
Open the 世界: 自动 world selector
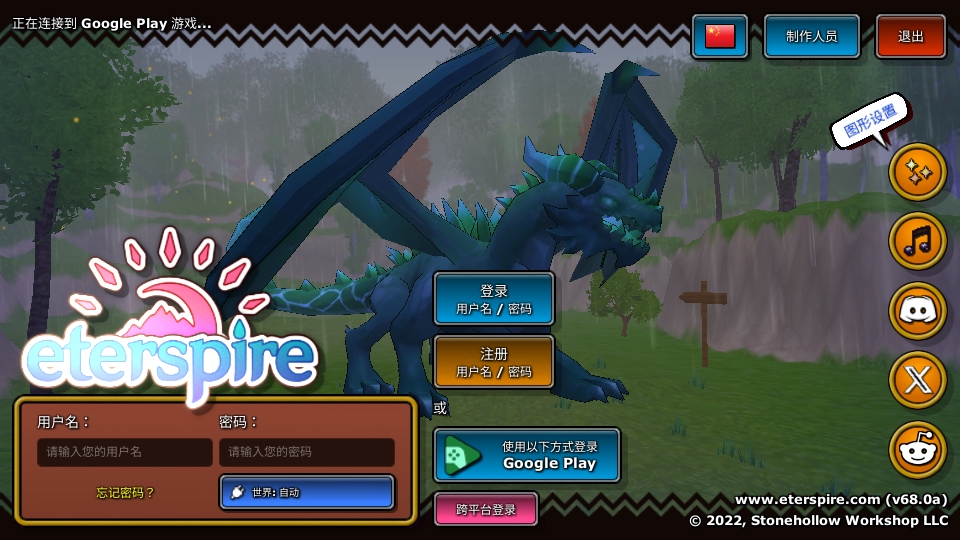pyautogui.click(x=306, y=492)
